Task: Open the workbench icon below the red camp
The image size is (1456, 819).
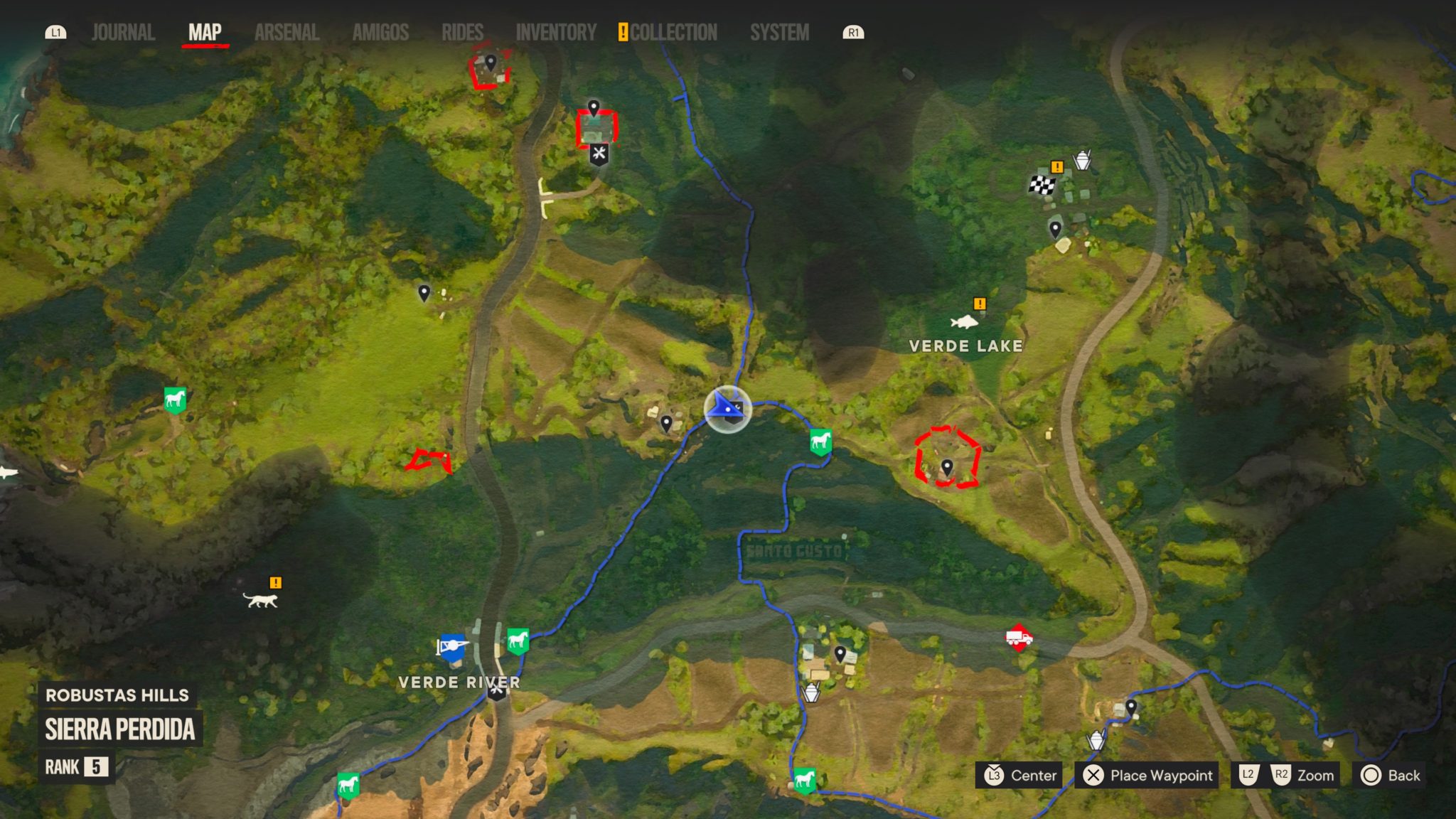Action: pyautogui.click(x=600, y=153)
